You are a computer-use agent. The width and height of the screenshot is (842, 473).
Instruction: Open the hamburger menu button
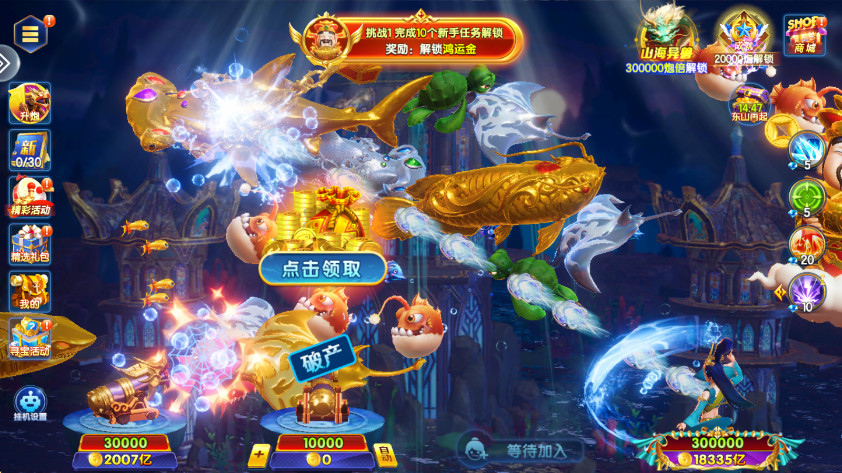pos(31,33)
